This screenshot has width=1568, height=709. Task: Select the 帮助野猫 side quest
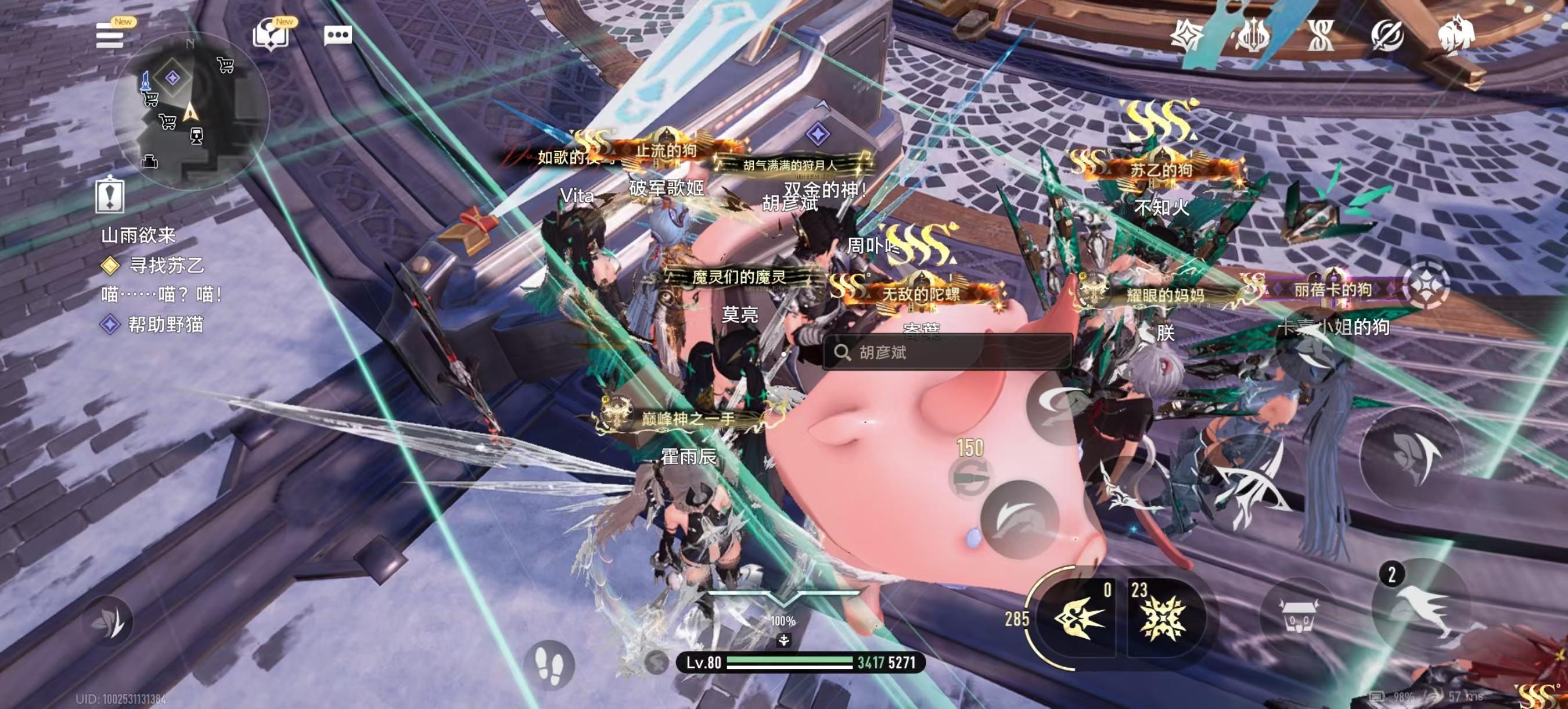(165, 325)
